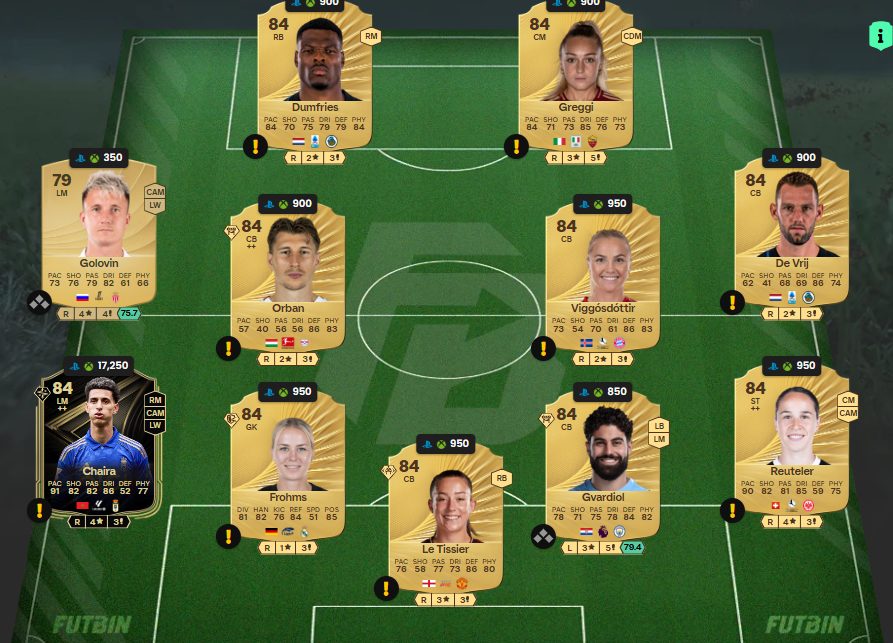The width and height of the screenshot is (893, 643).
Task: Click the chemistry icon beside Gvardiol
Action: (542, 537)
